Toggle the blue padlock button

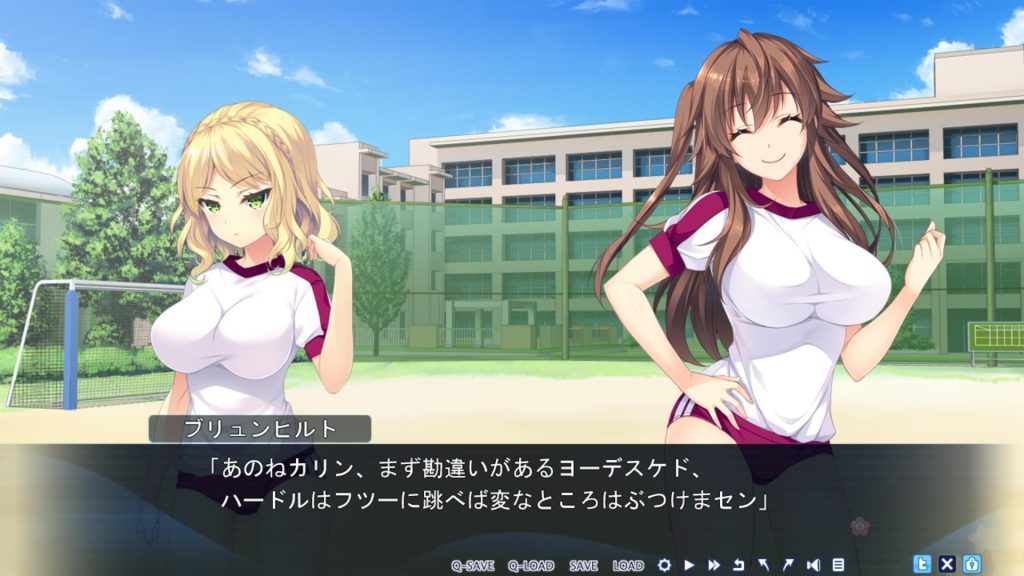click(971, 563)
